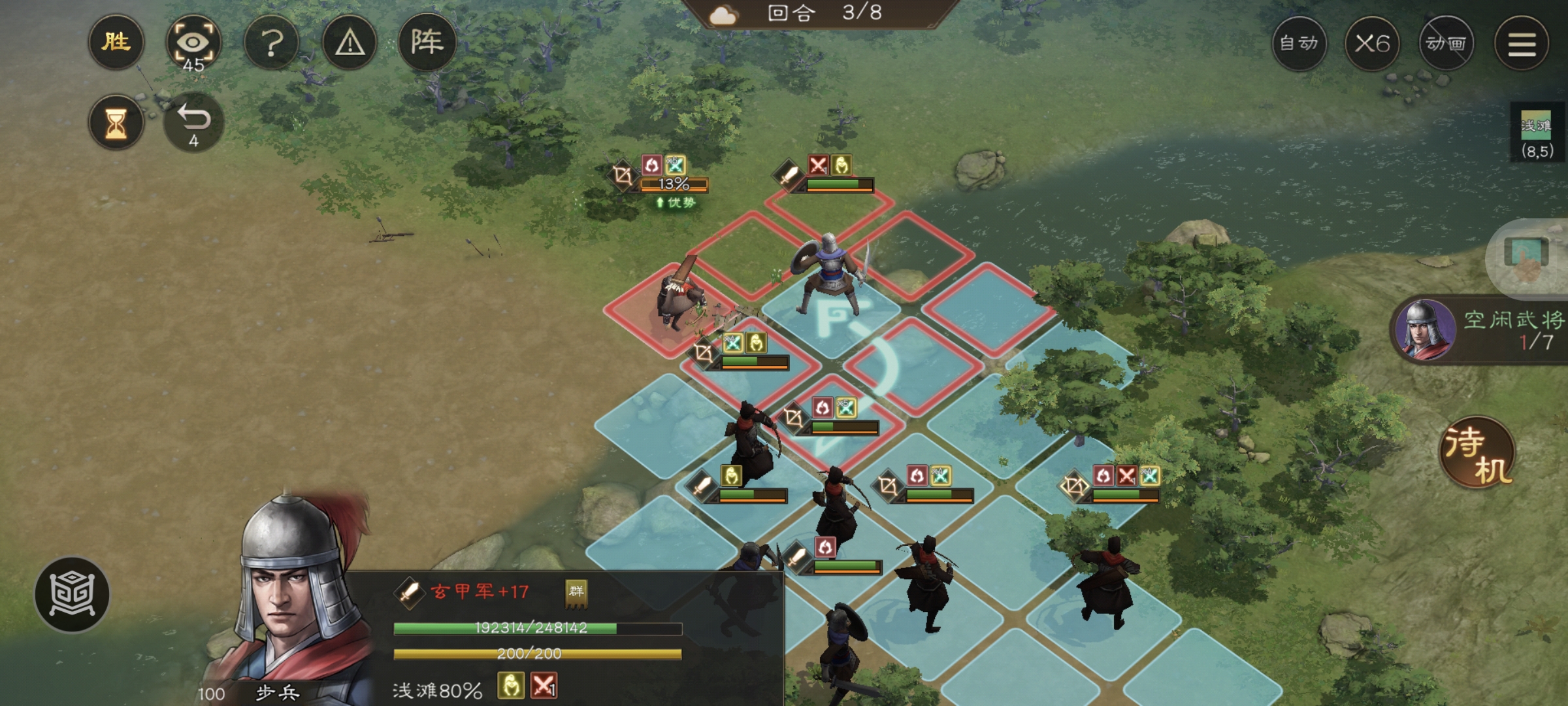This screenshot has width=1568, height=706.
Task: Open the victory conditions panel via 胜 icon
Action: click(116, 42)
